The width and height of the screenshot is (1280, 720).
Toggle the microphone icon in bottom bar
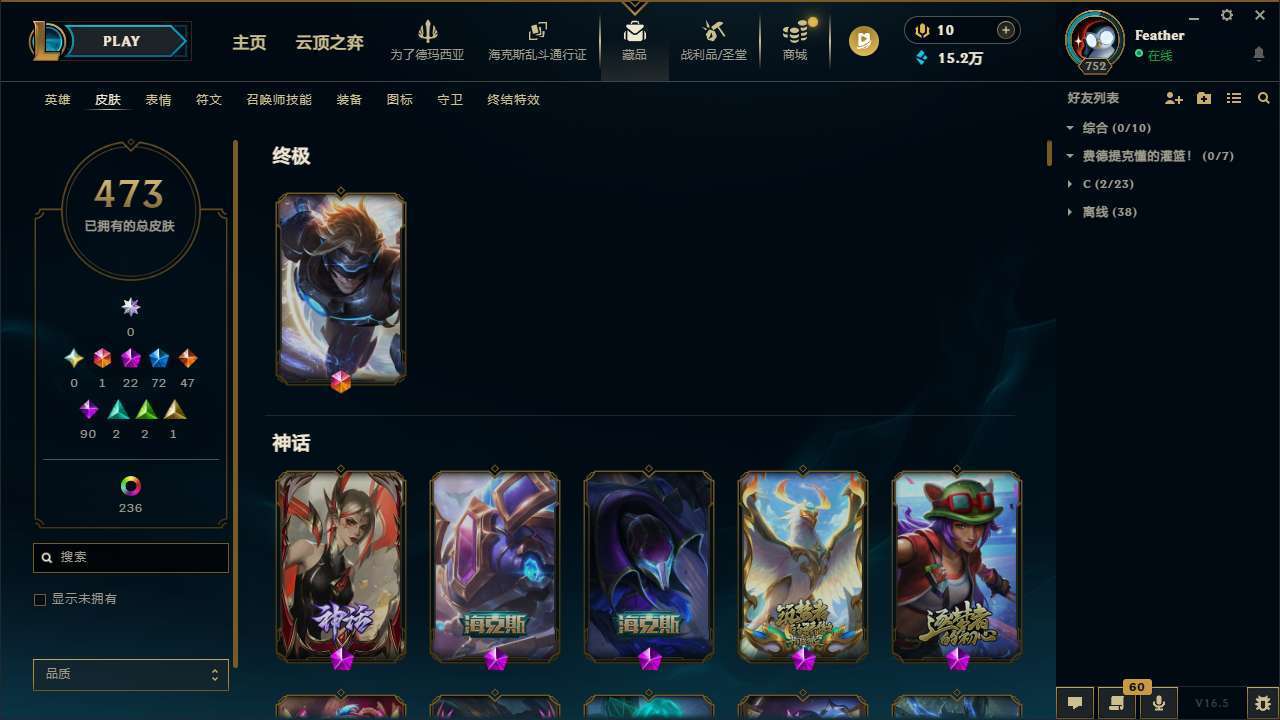pyautogui.click(x=1157, y=703)
